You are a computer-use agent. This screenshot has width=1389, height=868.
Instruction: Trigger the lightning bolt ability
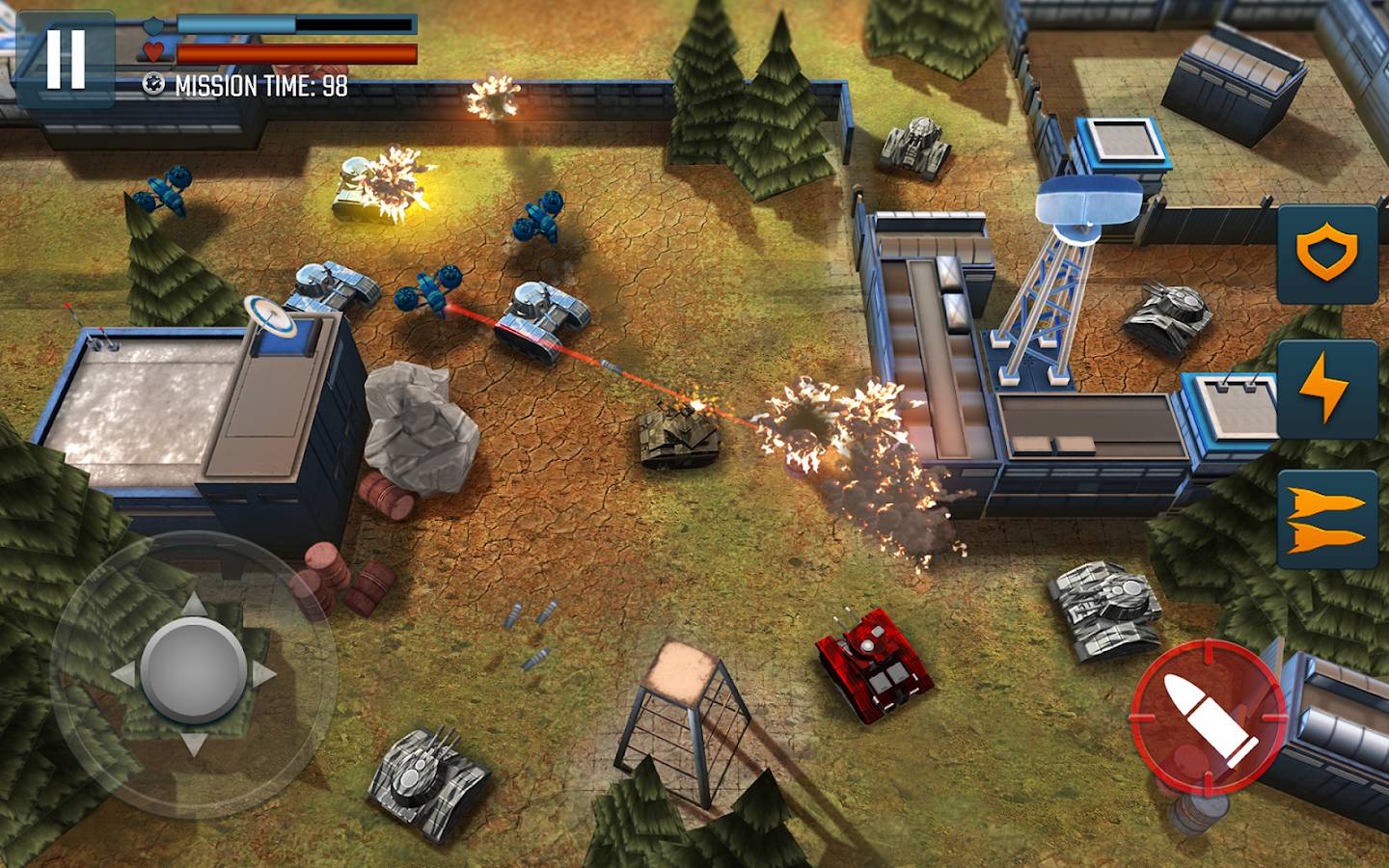click(1327, 388)
